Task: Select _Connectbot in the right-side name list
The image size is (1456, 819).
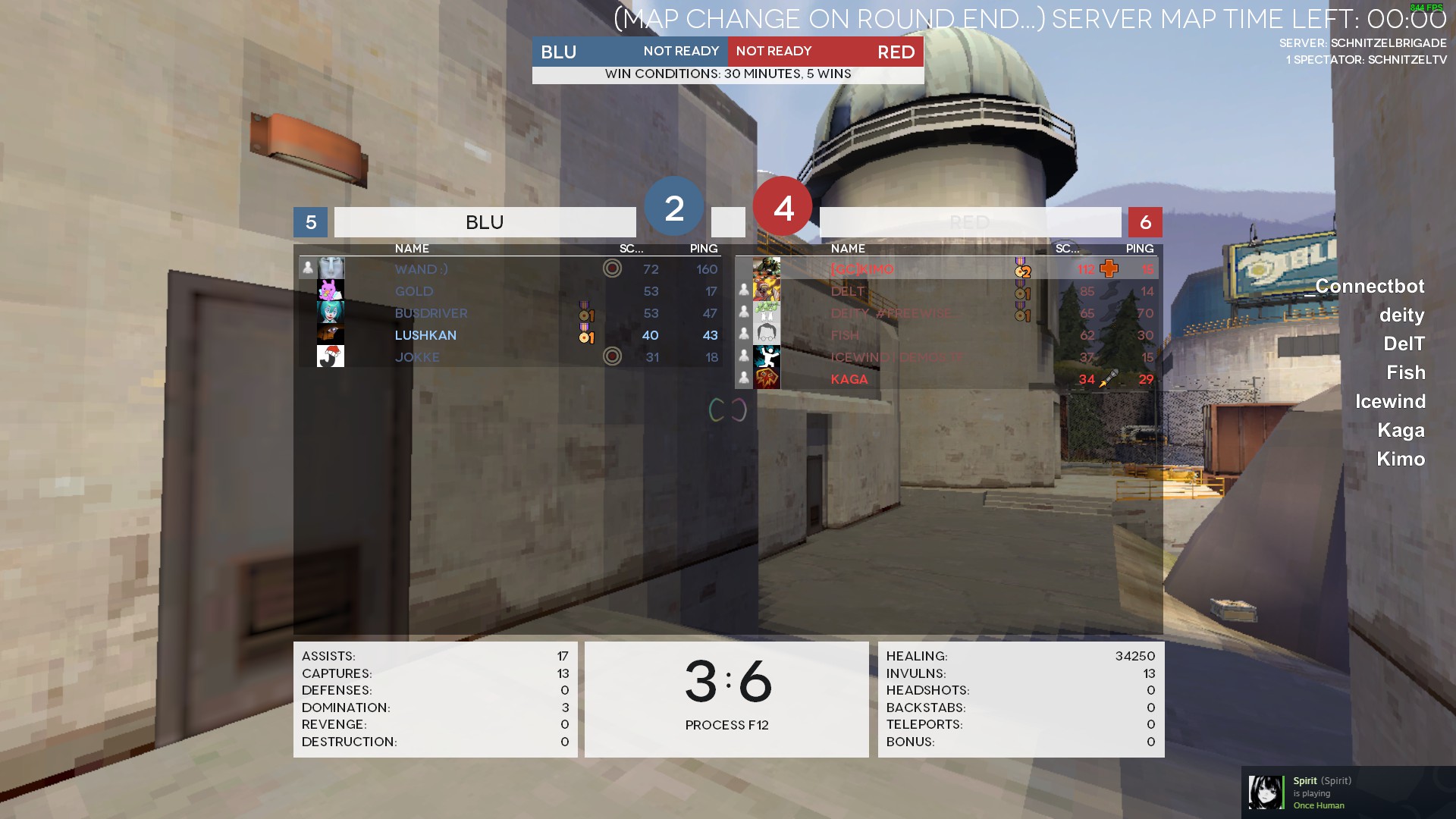Action: (1364, 287)
